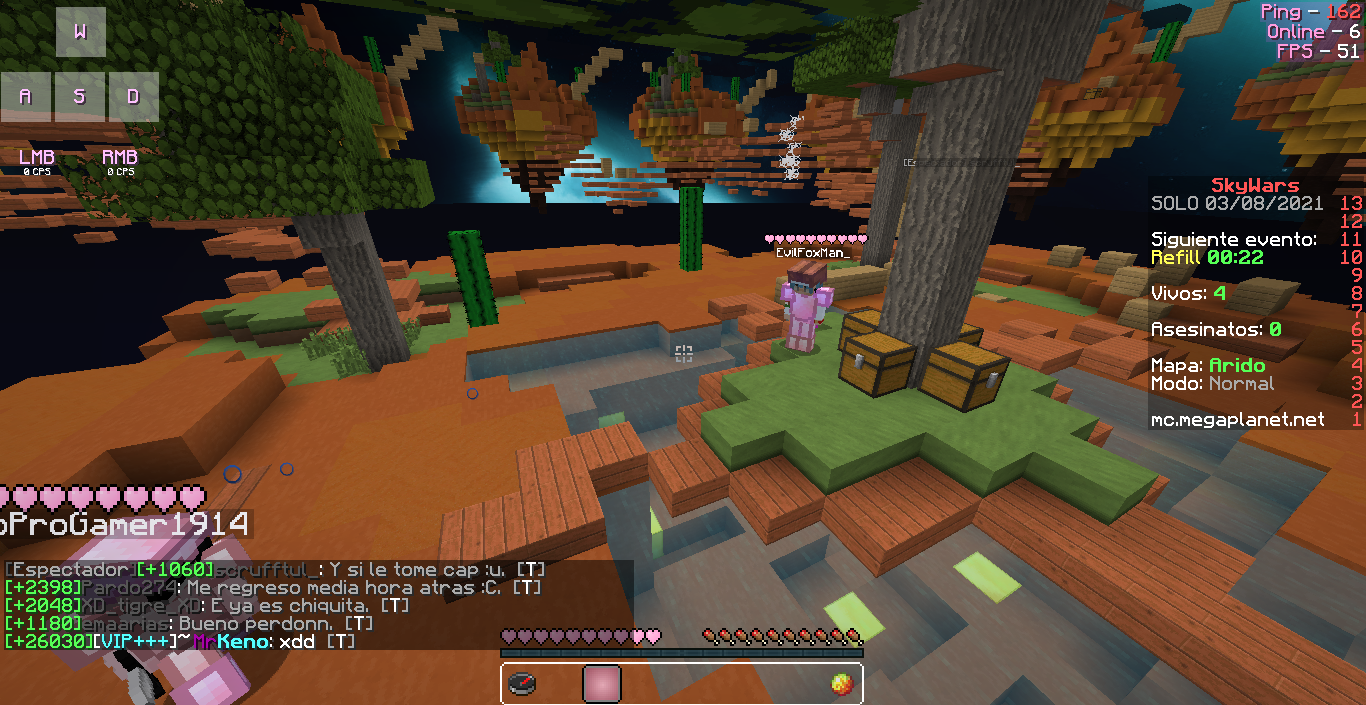
Task: Select the compass in the hotbar
Action: click(x=522, y=684)
